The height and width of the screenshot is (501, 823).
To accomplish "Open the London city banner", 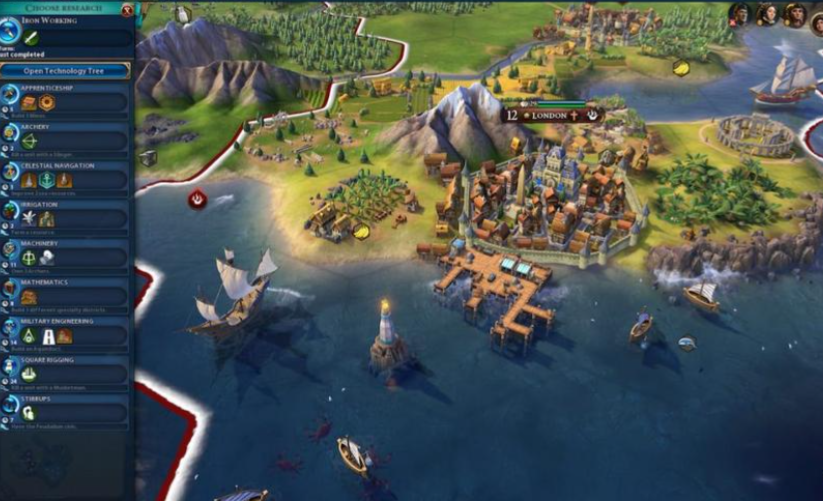I will [x=549, y=115].
